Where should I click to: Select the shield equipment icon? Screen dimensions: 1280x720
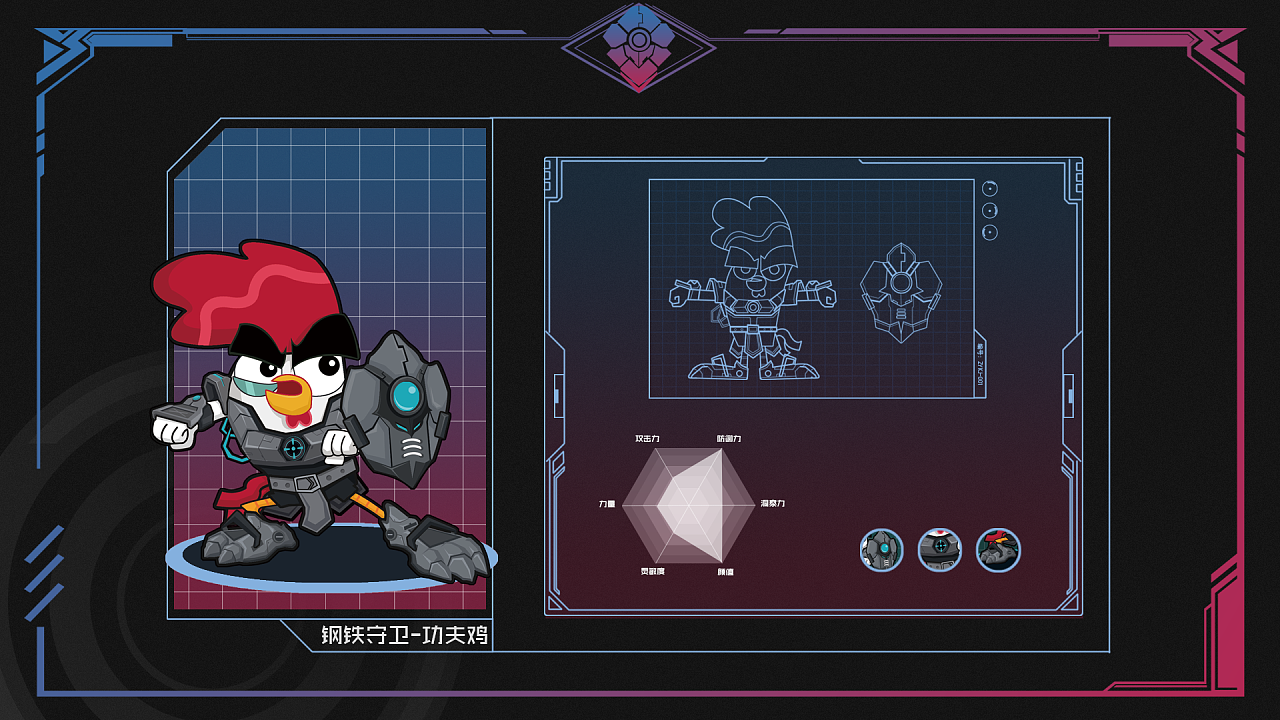pos(880,550)
